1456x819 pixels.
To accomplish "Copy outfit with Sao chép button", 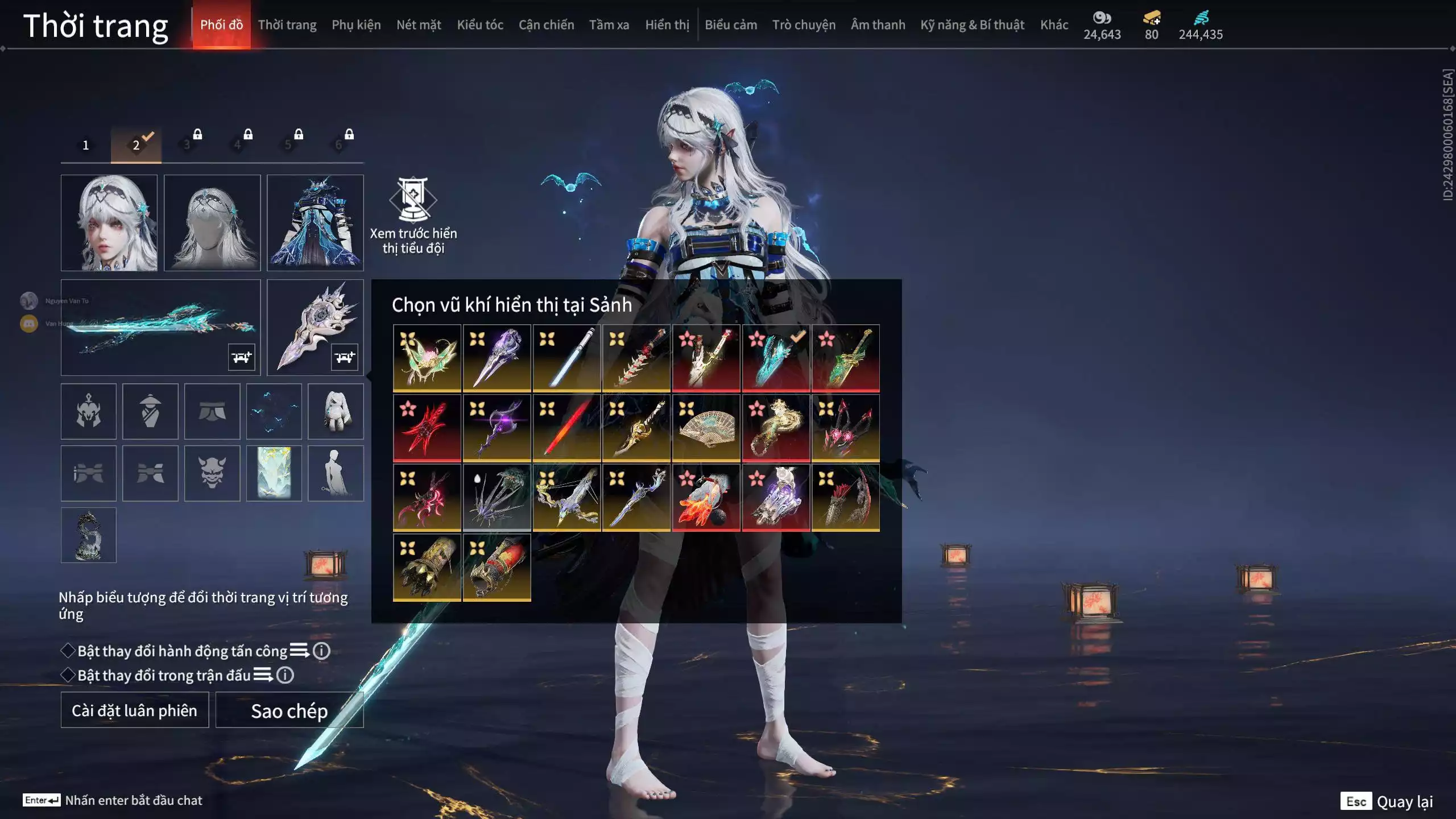I will (289, 710).
